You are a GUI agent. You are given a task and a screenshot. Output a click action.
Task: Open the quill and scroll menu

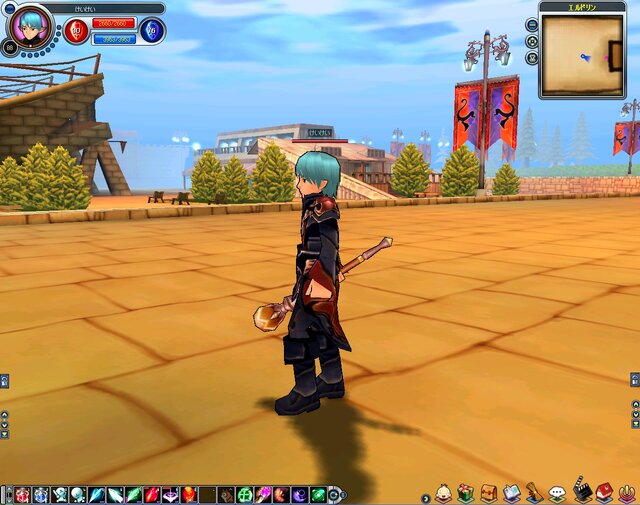534,493
